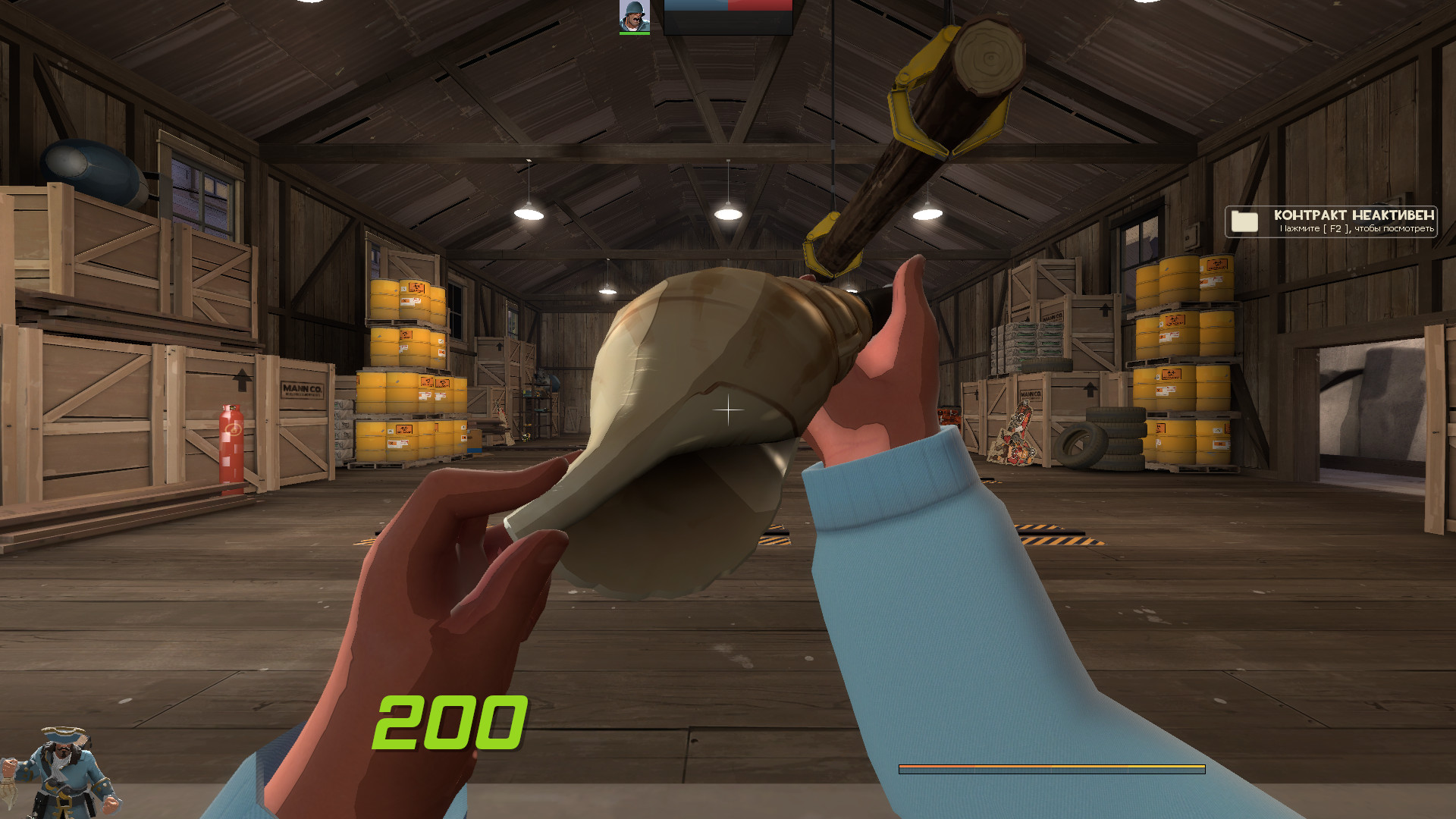Viewport: 1456px width, 819px height.
Task: Click the MANN CO. logo on the crate
Action: [303, 388]
